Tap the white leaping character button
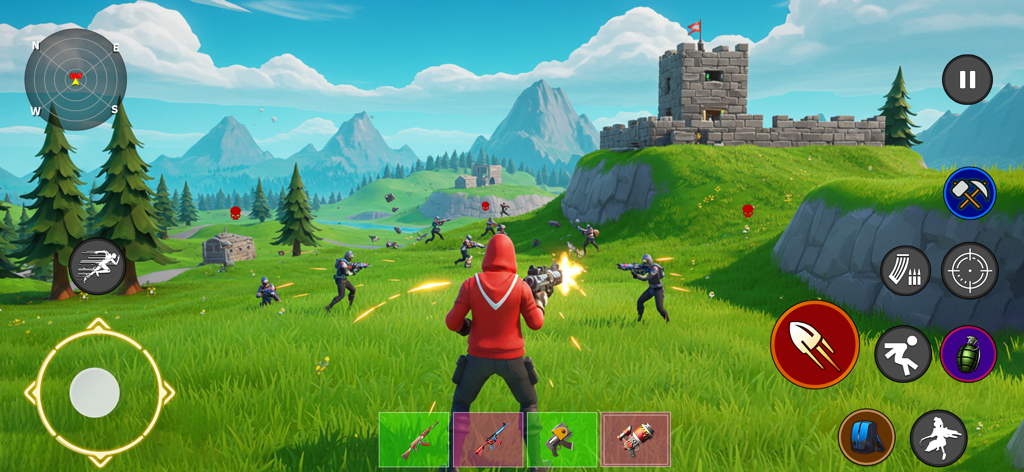 (938, 437)
